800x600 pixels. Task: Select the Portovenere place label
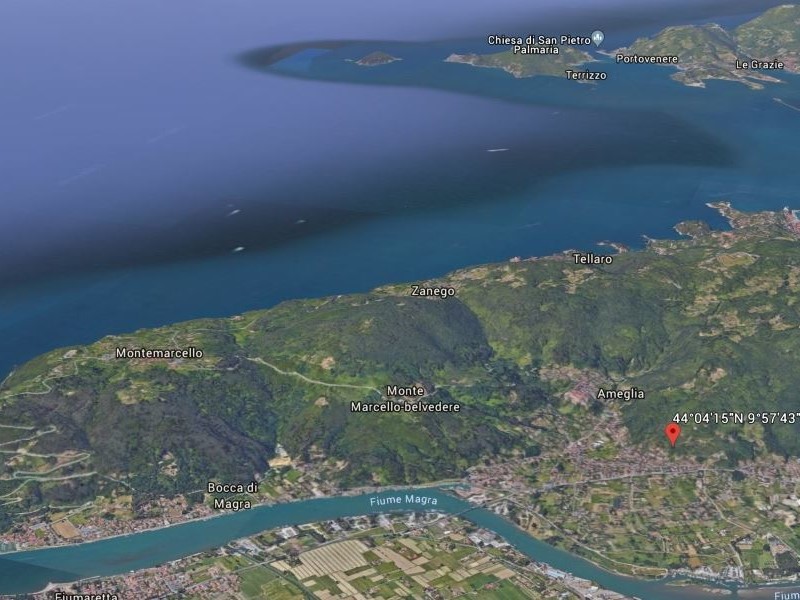pos(646,59)
